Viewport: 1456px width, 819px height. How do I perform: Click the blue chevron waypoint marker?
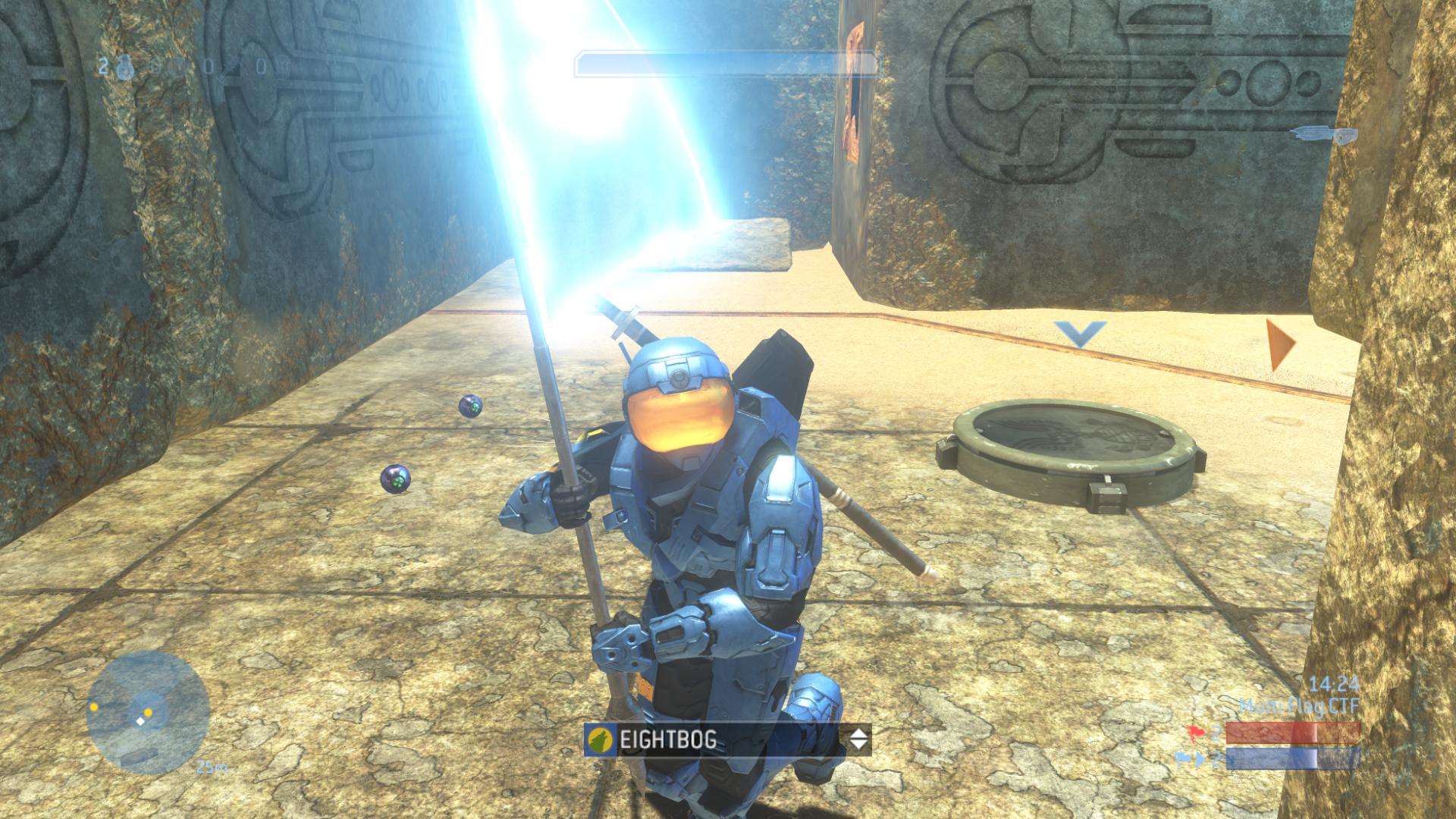tap(1080, 334)
